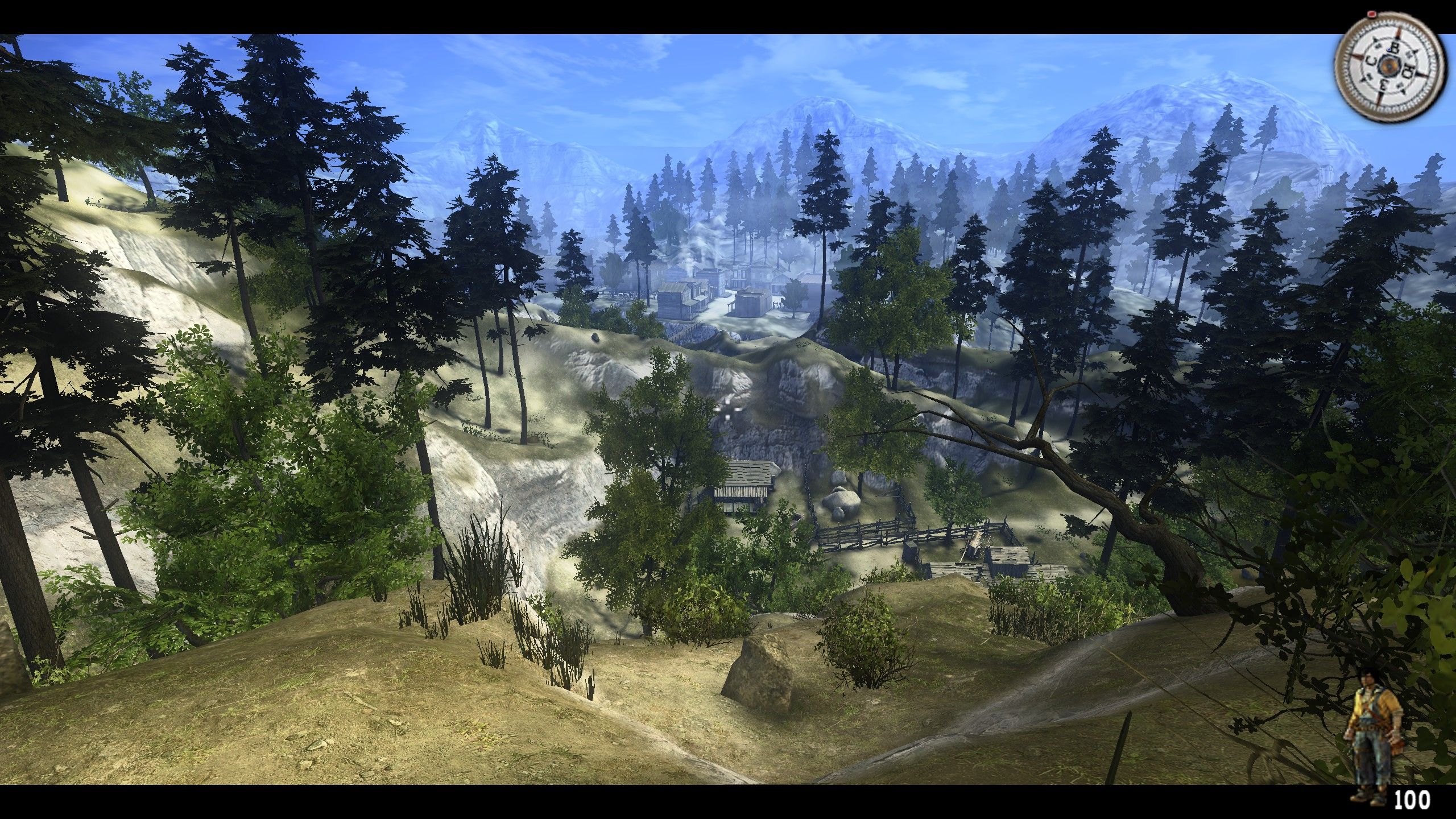The image size is (1456, 819).
Task: Select the Cyrillic "В" (East) marker on compass
Action: [1395, 48]
